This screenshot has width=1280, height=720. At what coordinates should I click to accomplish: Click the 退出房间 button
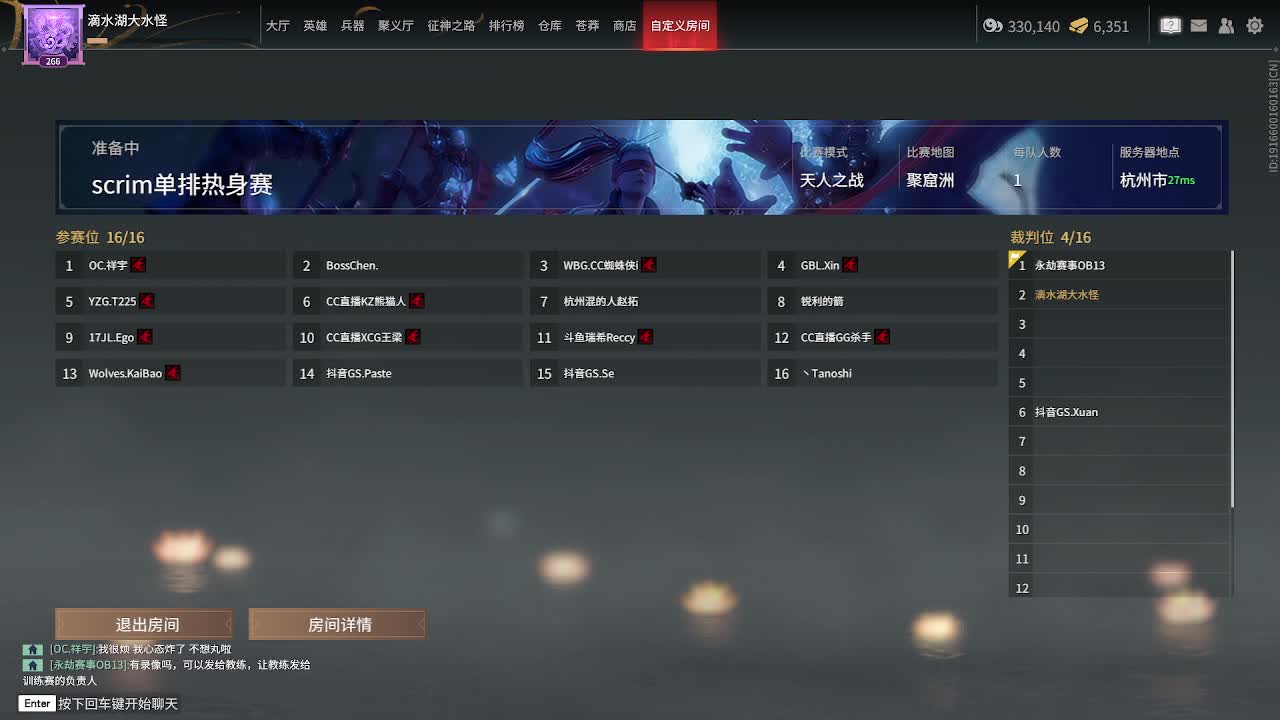[x=144, y=623]
